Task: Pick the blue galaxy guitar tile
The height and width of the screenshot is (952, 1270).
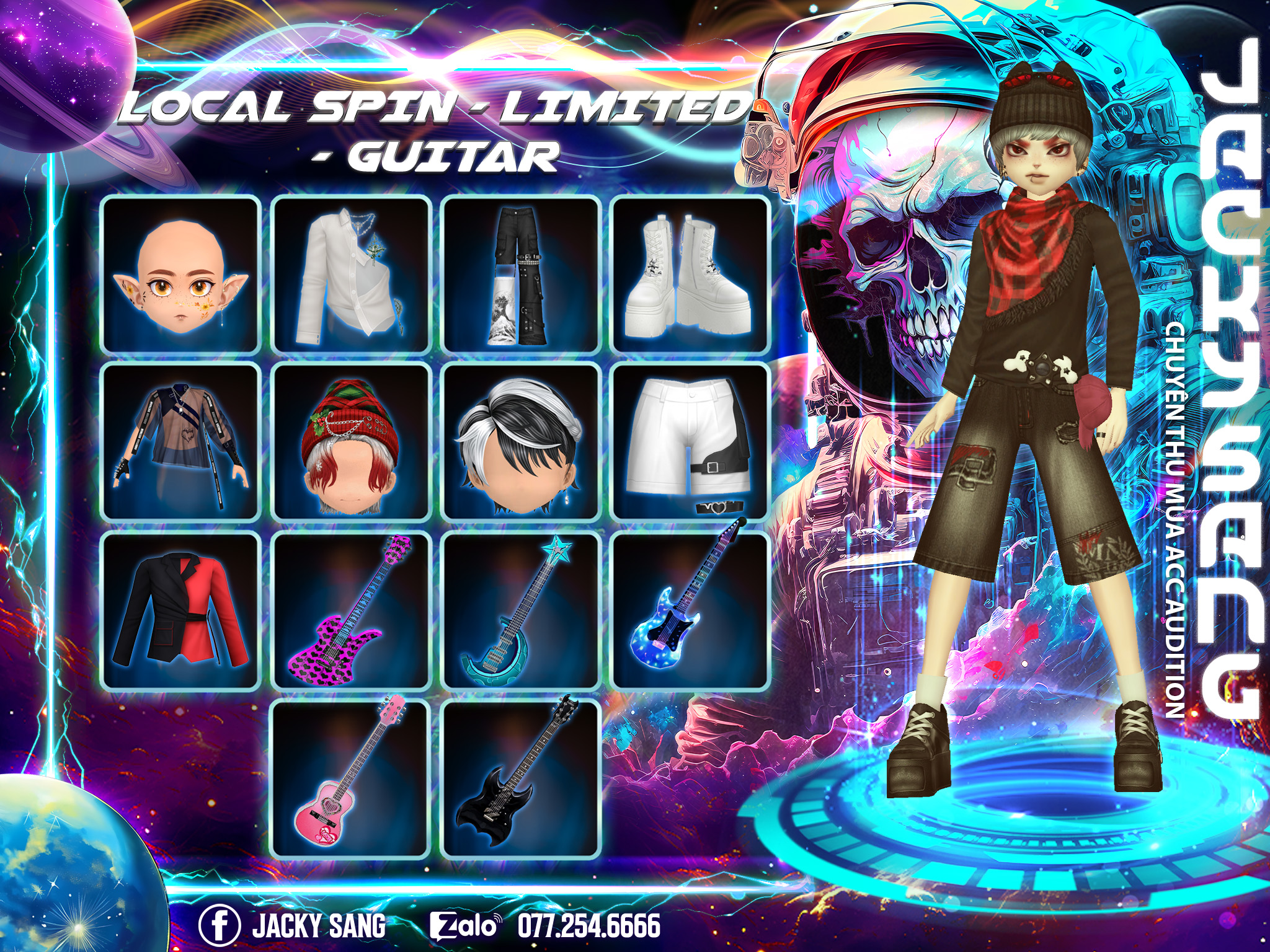Action: click(x=690, y=610)
